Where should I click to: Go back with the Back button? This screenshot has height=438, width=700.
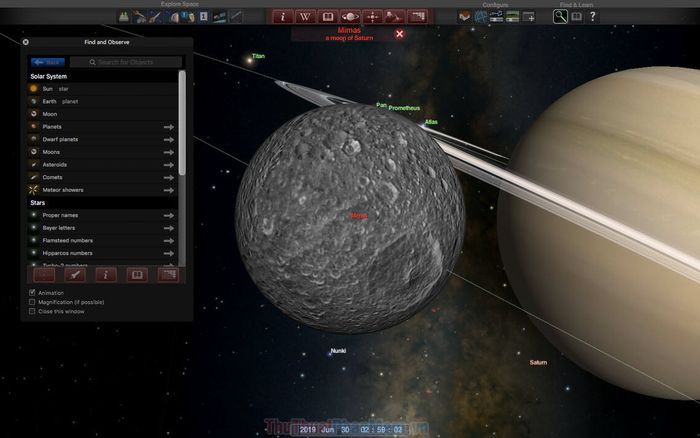tap(48, 62)
